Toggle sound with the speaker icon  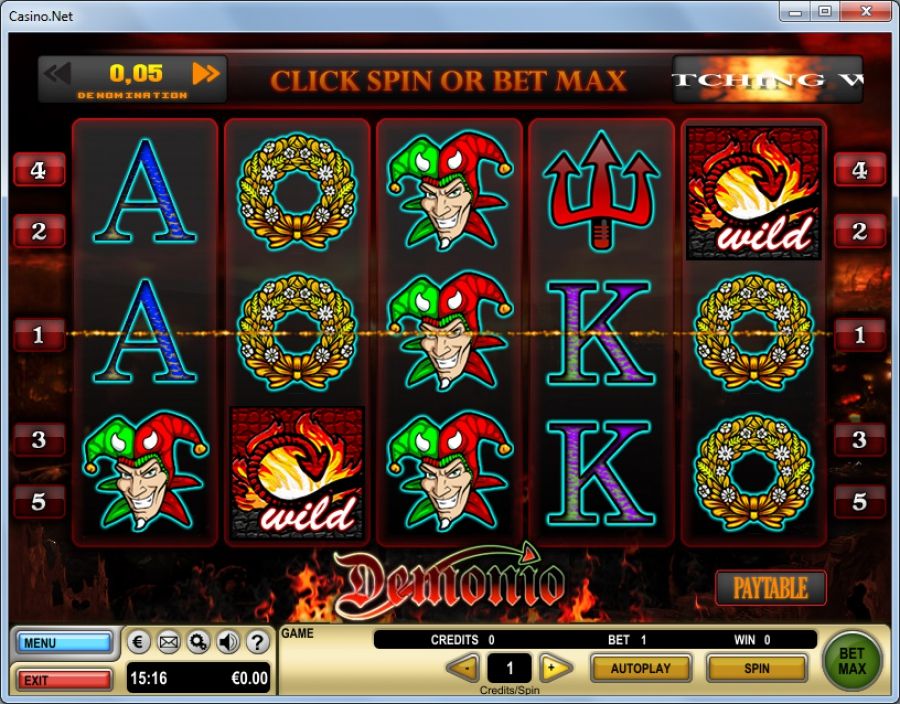click(228, 642)
